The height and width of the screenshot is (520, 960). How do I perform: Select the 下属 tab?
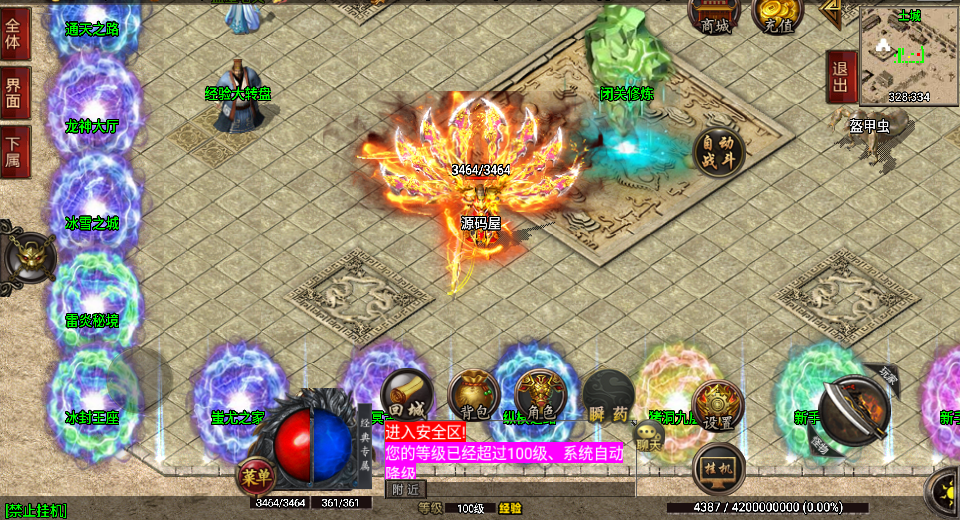point(14,152)
